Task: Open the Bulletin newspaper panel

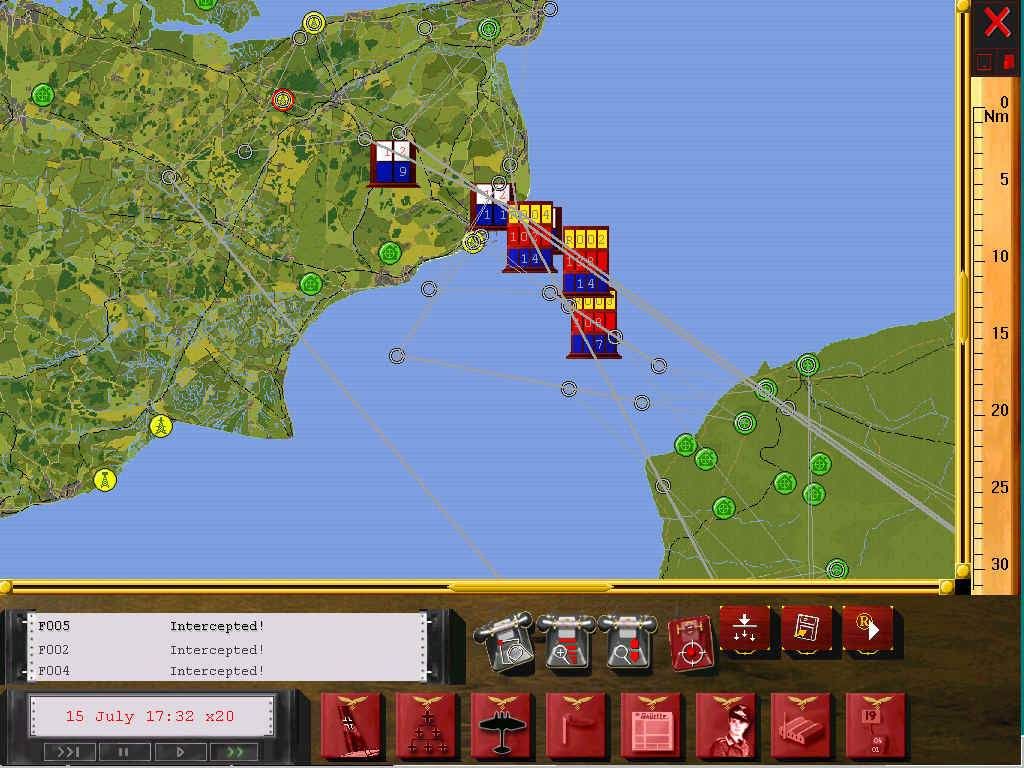Action: click(651, 726)
